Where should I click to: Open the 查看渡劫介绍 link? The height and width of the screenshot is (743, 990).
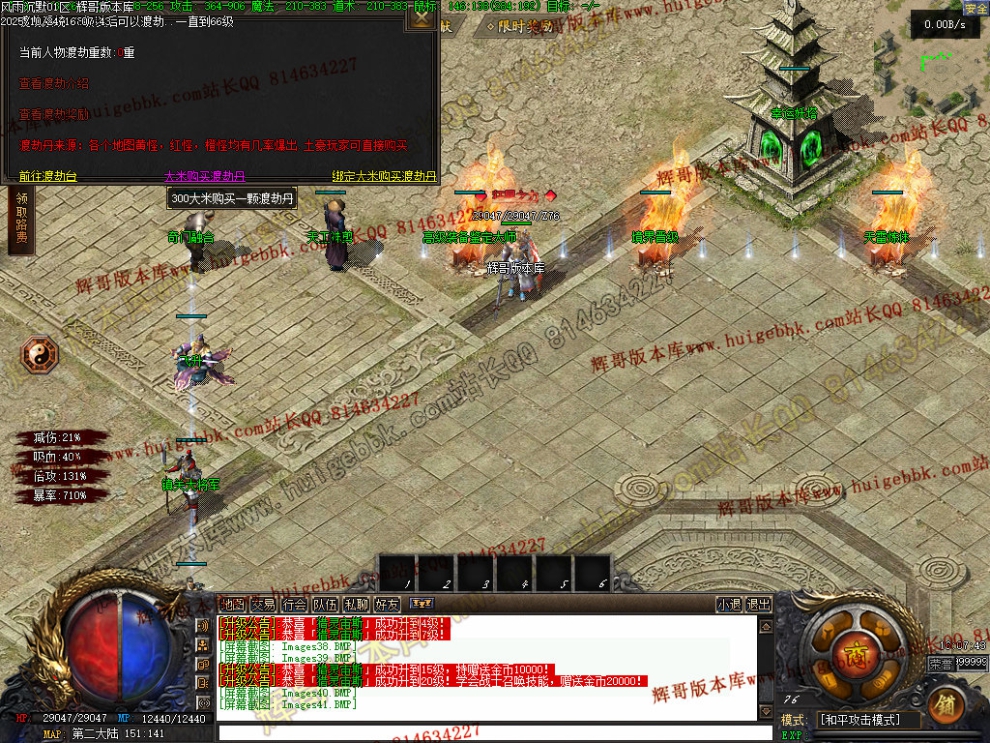click(54, 83)
